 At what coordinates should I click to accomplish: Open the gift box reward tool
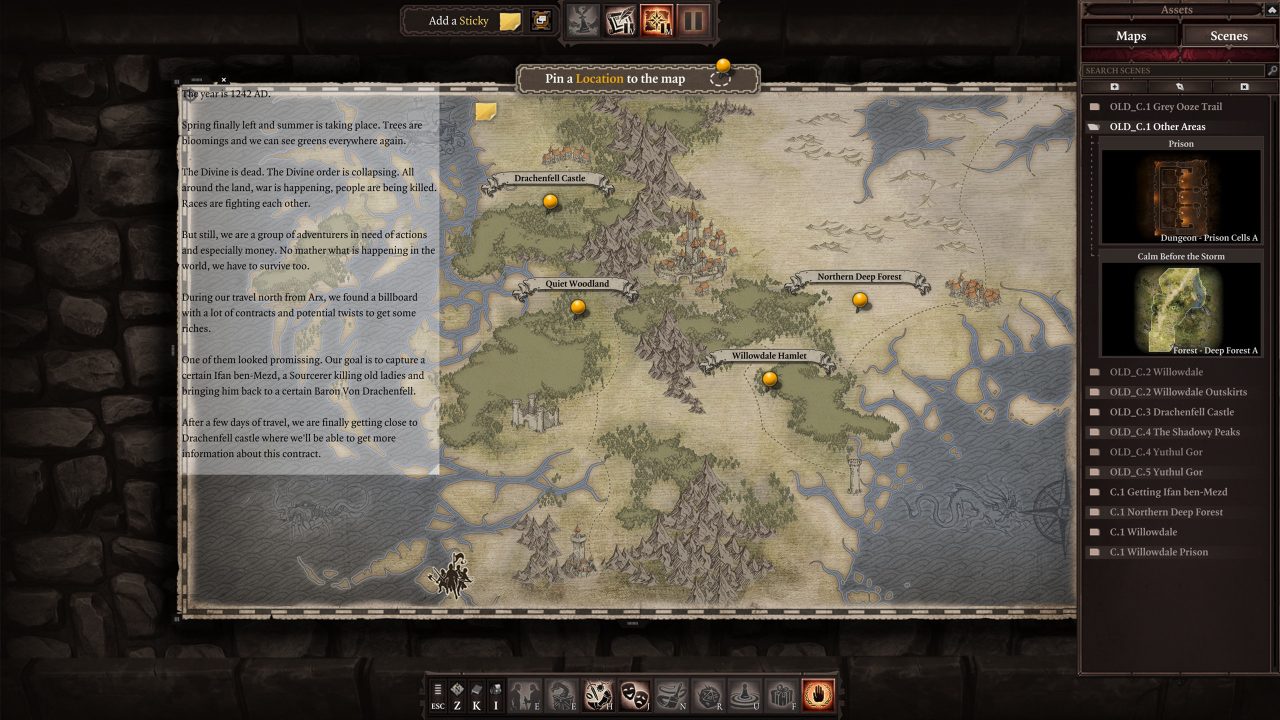[779, 694]
